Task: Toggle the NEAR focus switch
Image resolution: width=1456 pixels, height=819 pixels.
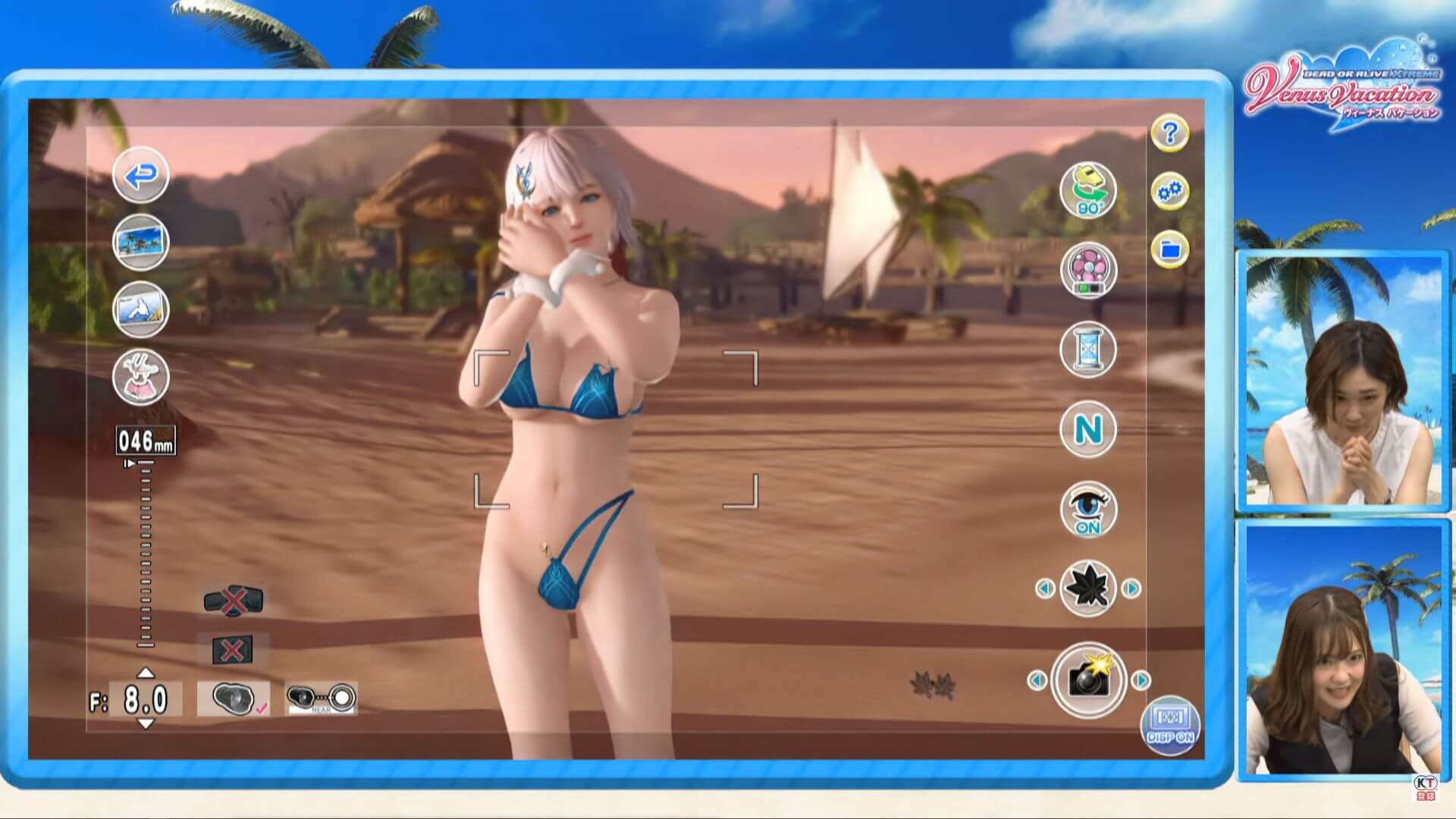Action: point(321,698)
